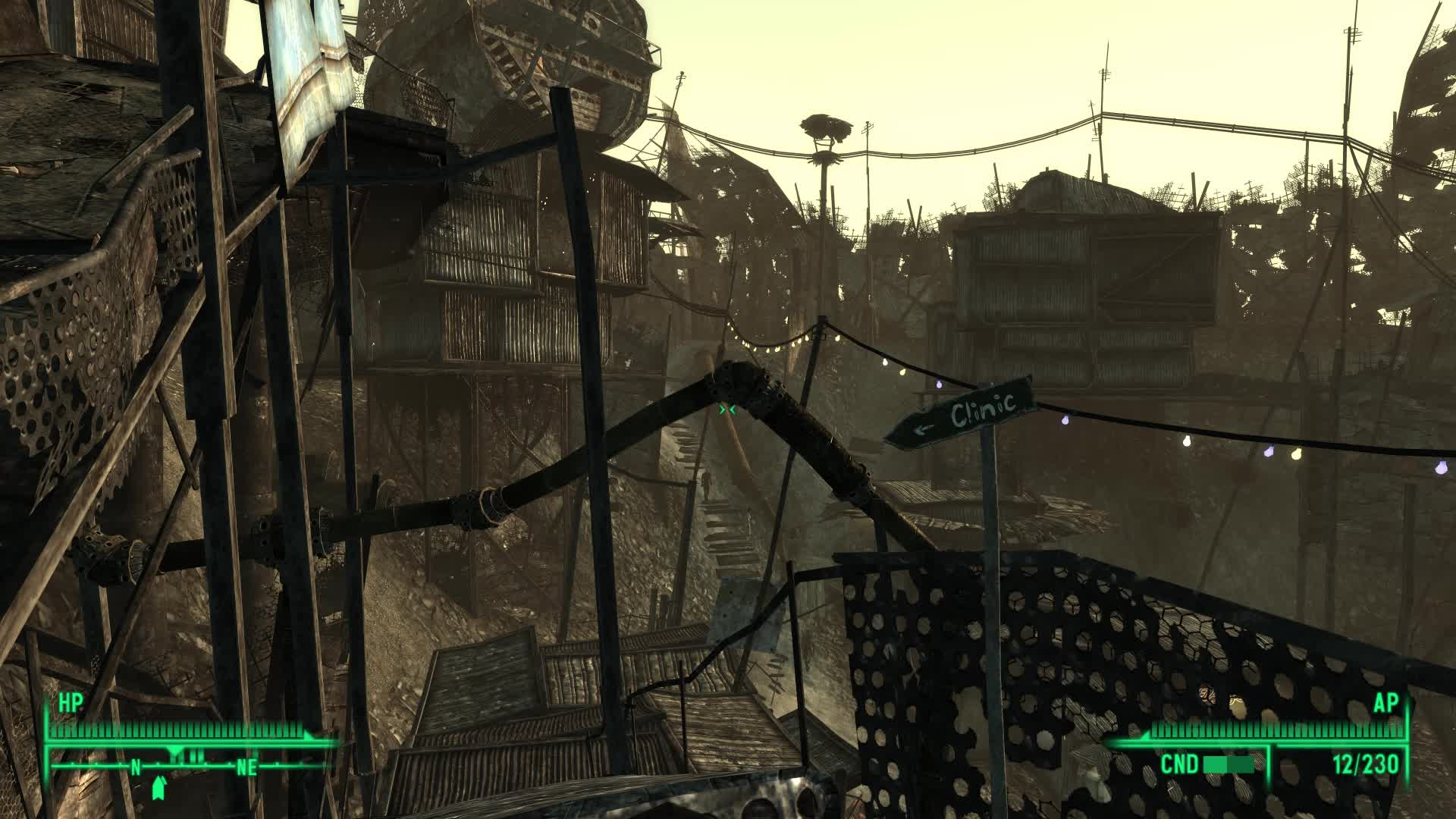Click the quest marker arrow on the compass
The width and height of the screenshot is (1456, 819).
click(x=174, y=751)
